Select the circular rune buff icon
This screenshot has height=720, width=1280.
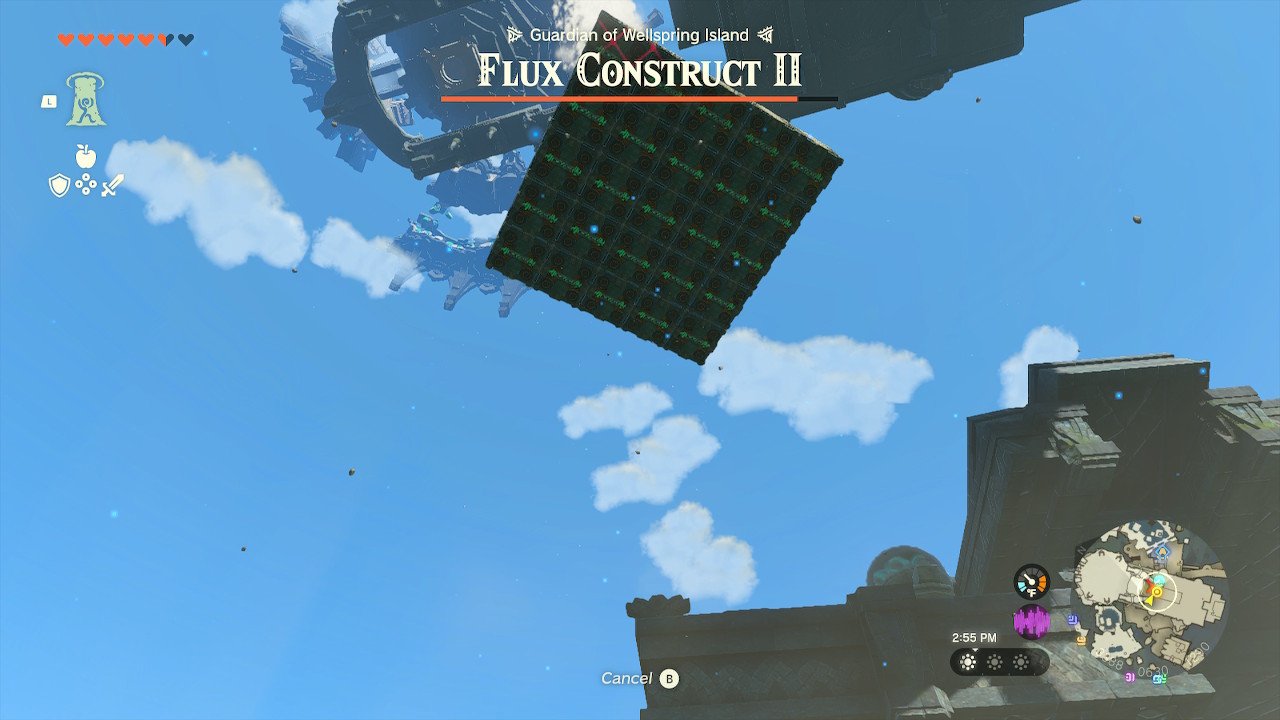(86, 184)
